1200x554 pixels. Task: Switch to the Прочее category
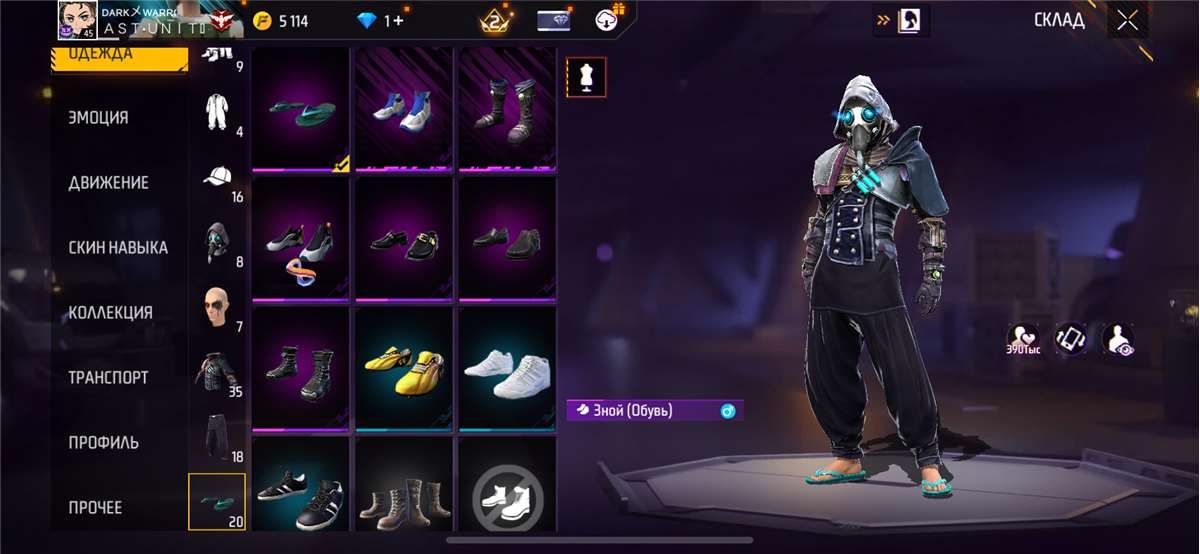[x=95, y=507]
